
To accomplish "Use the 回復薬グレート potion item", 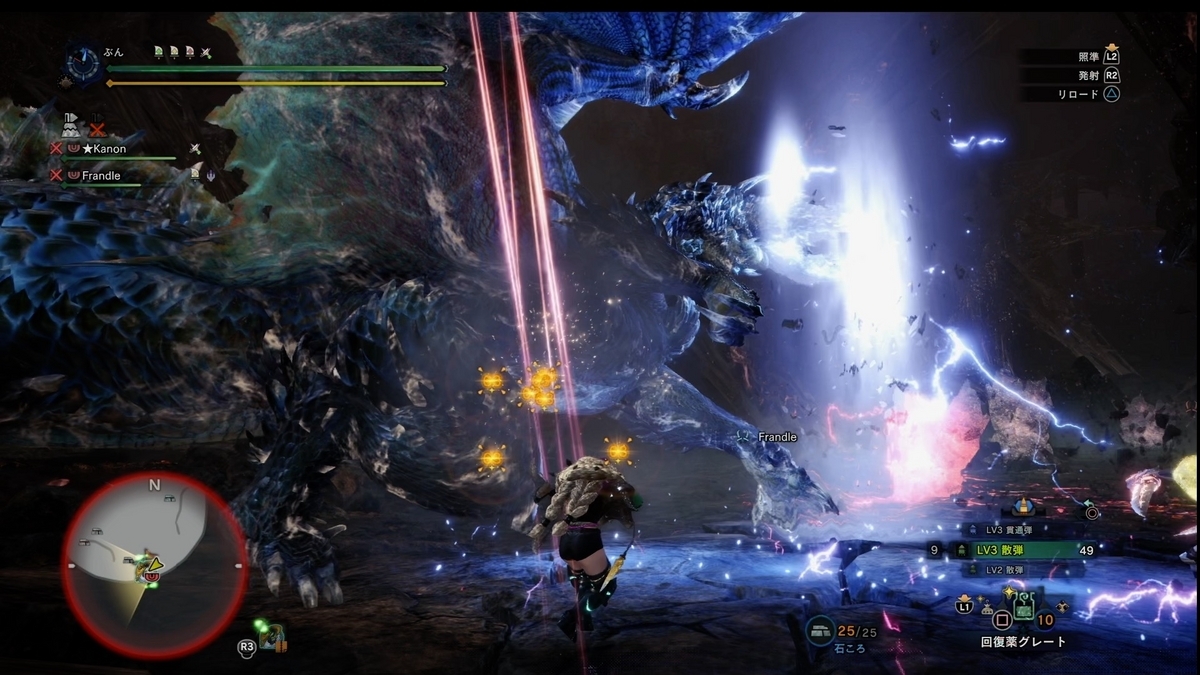I will point(1023,606).
